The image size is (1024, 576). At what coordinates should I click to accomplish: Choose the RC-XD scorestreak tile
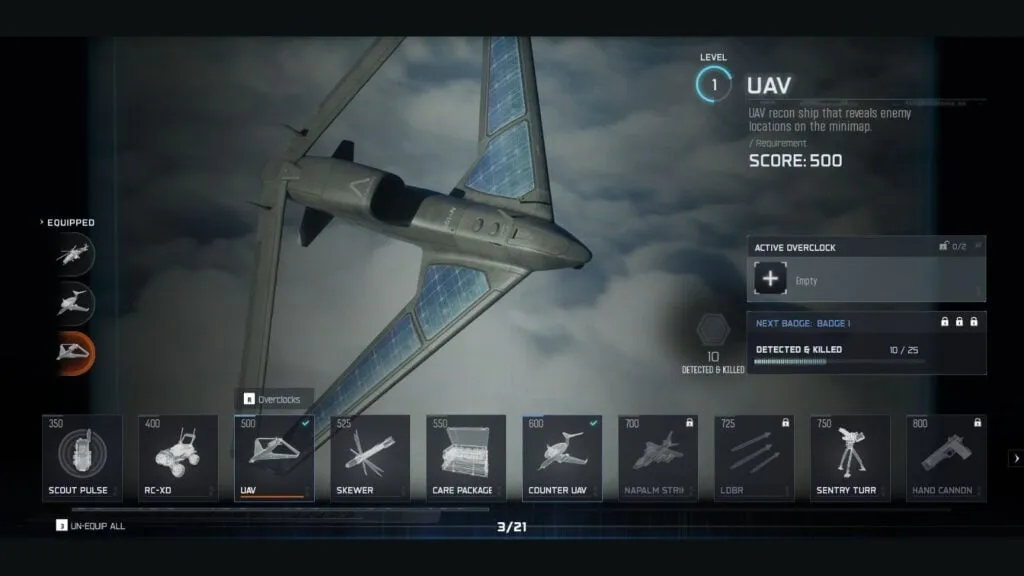tap(178, 458)
